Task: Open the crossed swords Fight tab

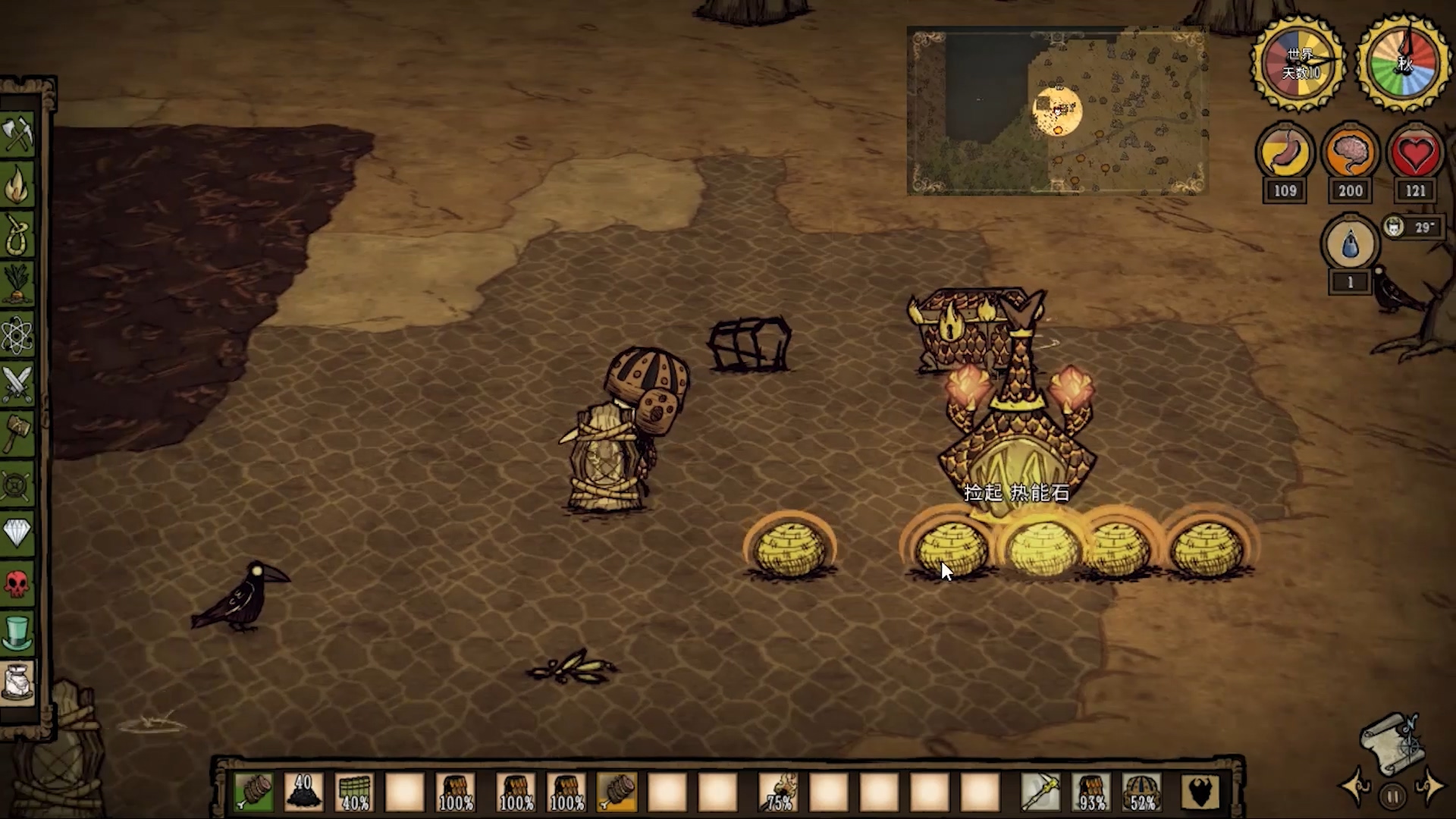Action: (x=17, y=384)
